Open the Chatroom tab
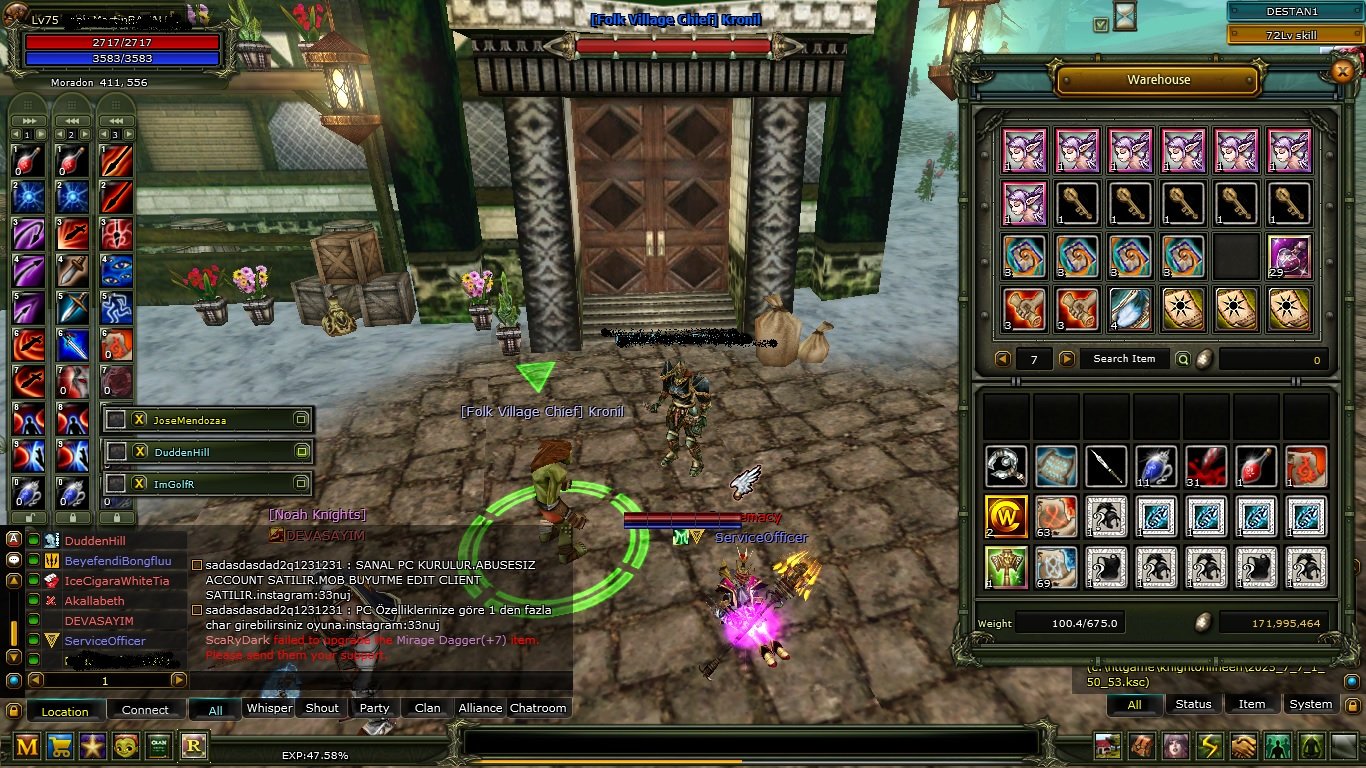1366x768 pixels. pos(538,708)
